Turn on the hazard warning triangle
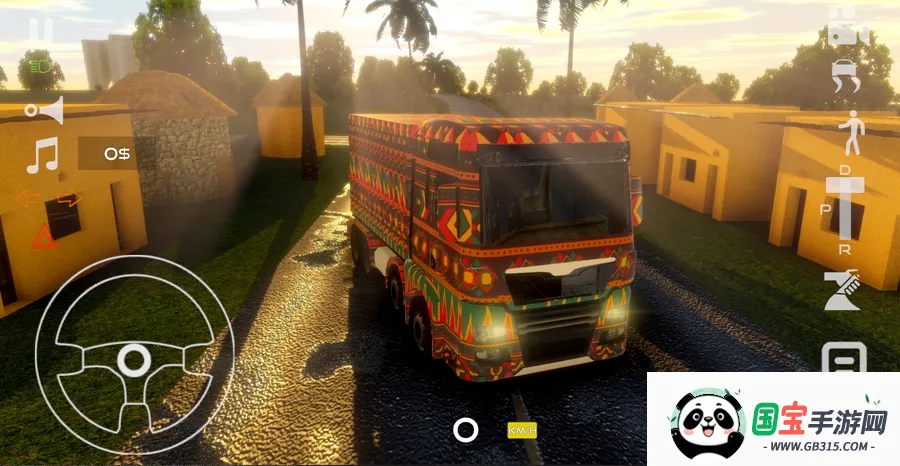900x466 pixels. [43, 238]
